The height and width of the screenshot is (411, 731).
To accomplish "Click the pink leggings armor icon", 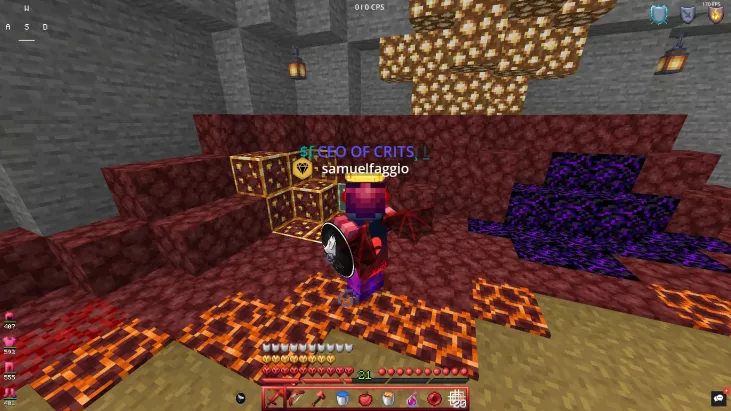I will 10,366.
